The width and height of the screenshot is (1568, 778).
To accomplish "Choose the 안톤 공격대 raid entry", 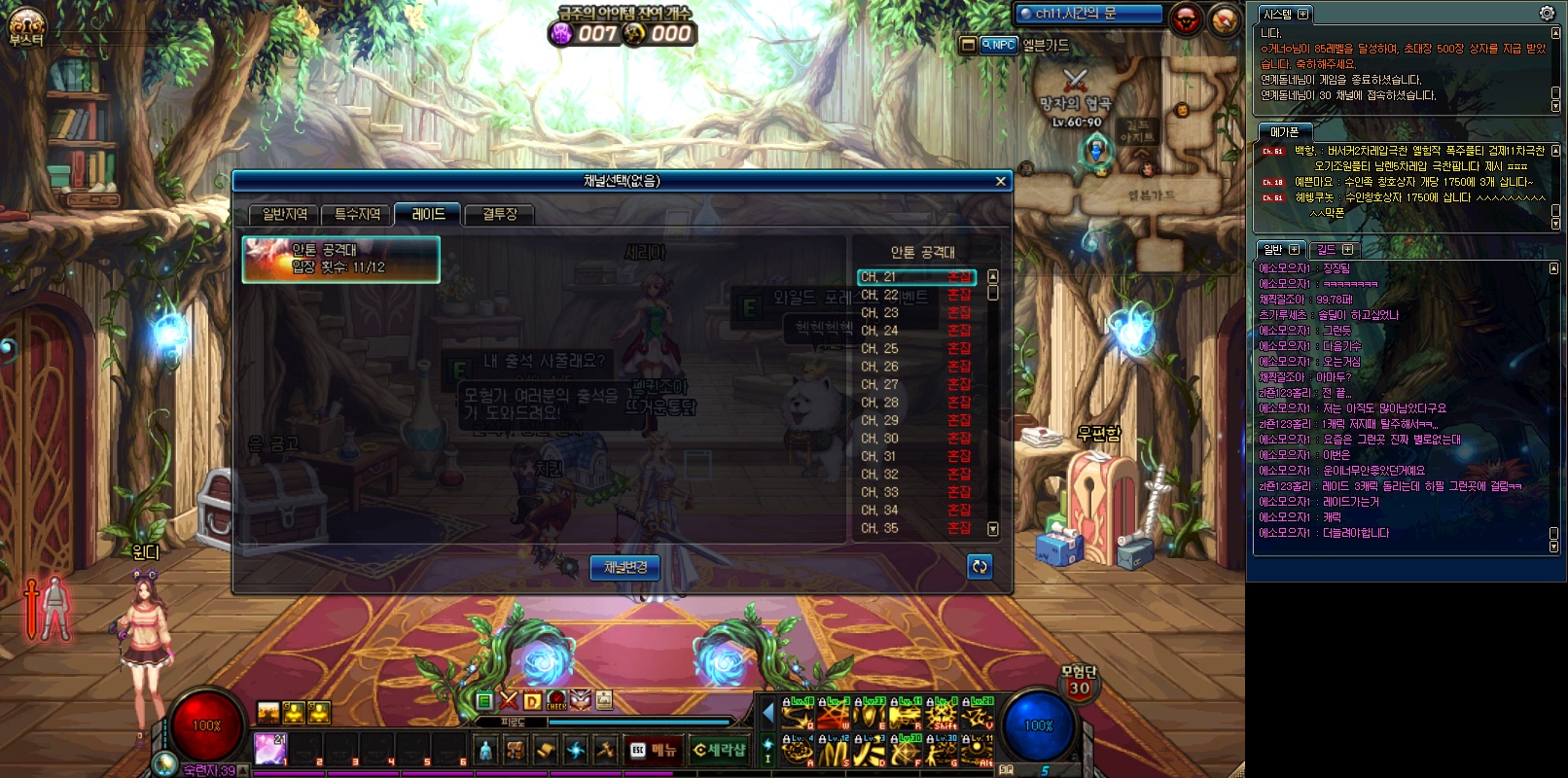I will coord(340,259).
